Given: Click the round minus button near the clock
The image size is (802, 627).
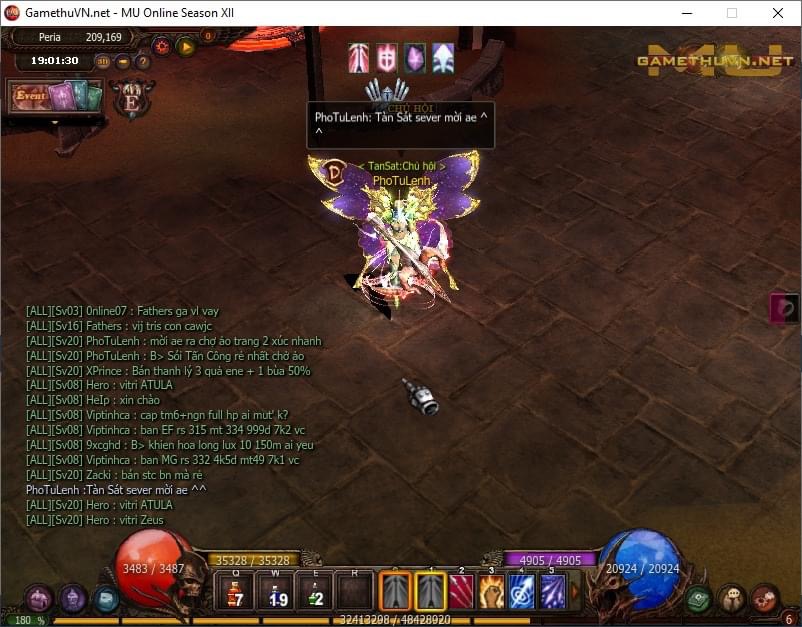Looking at the screenshot, I should click(123, 61).
